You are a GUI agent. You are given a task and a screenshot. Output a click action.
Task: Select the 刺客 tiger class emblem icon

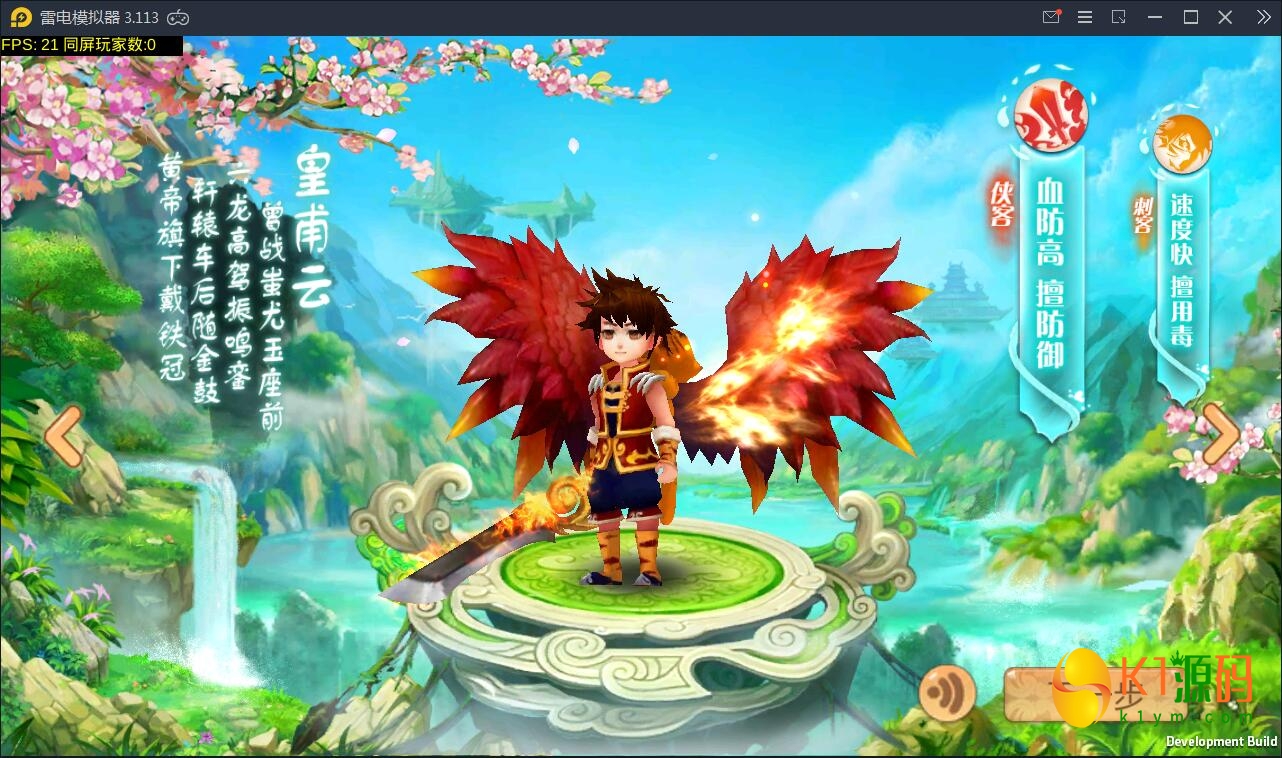click(1184, 143)
